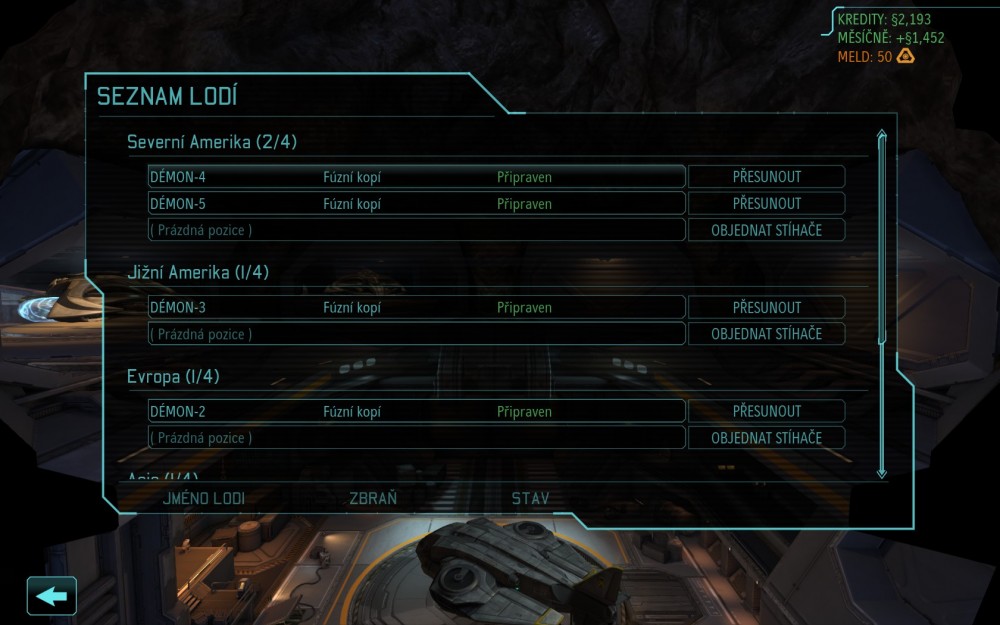Select the empty slot under Evropa
1000x625 pixels.
pyautogui.click(x=416, y=438)
